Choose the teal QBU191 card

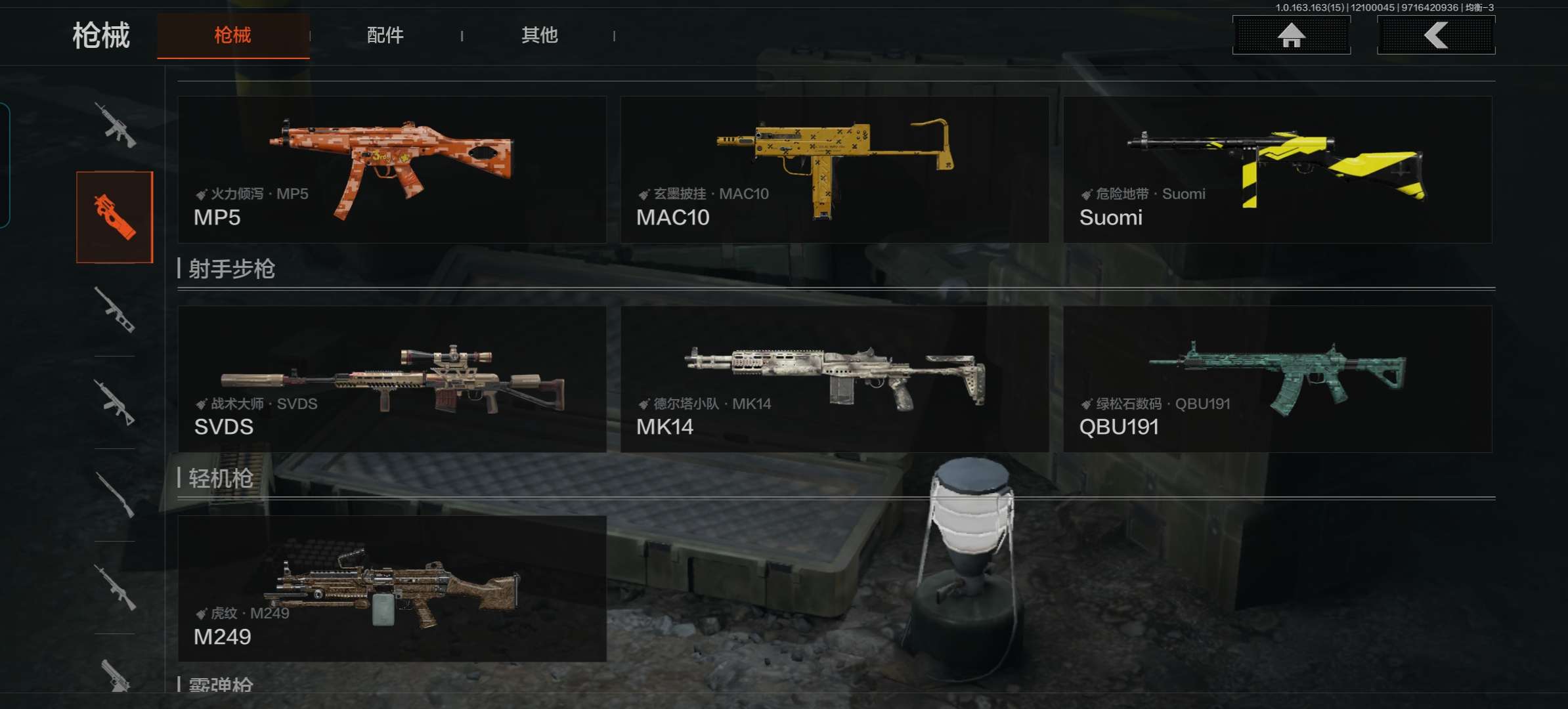(1277, 379)
